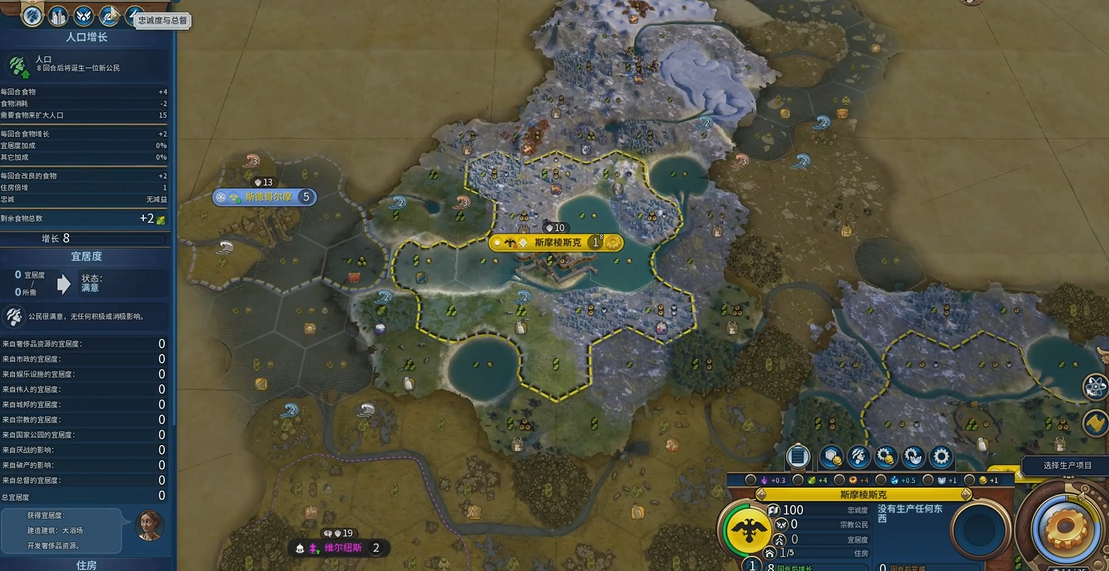
Task: Select the 维尔纽斯 city banner
Action: click(338, 548)
